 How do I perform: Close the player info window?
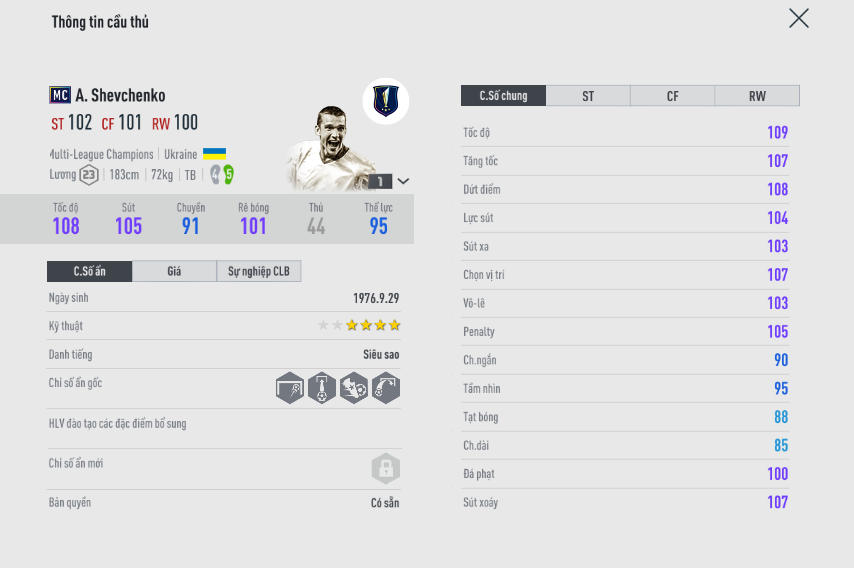click(x=798, y=18)
